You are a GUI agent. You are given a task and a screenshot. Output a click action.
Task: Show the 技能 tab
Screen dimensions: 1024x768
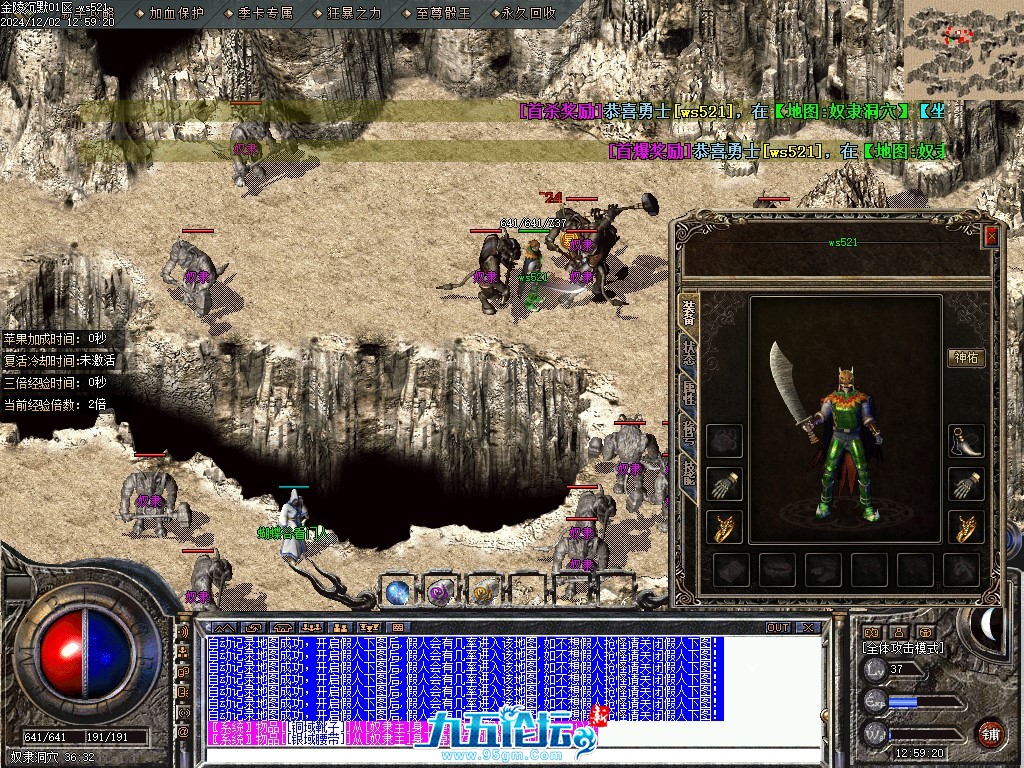coord(689,470)
